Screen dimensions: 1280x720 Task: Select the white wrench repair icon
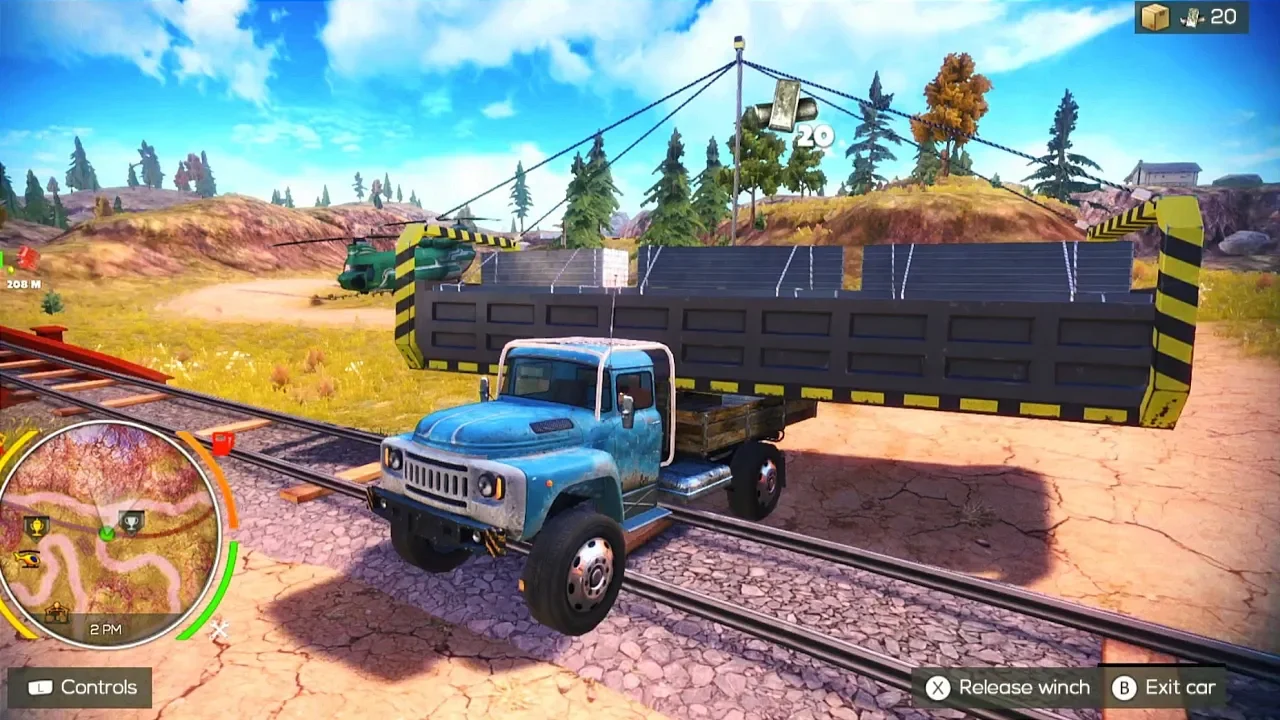pyautogui.click(x=218, y=630)
